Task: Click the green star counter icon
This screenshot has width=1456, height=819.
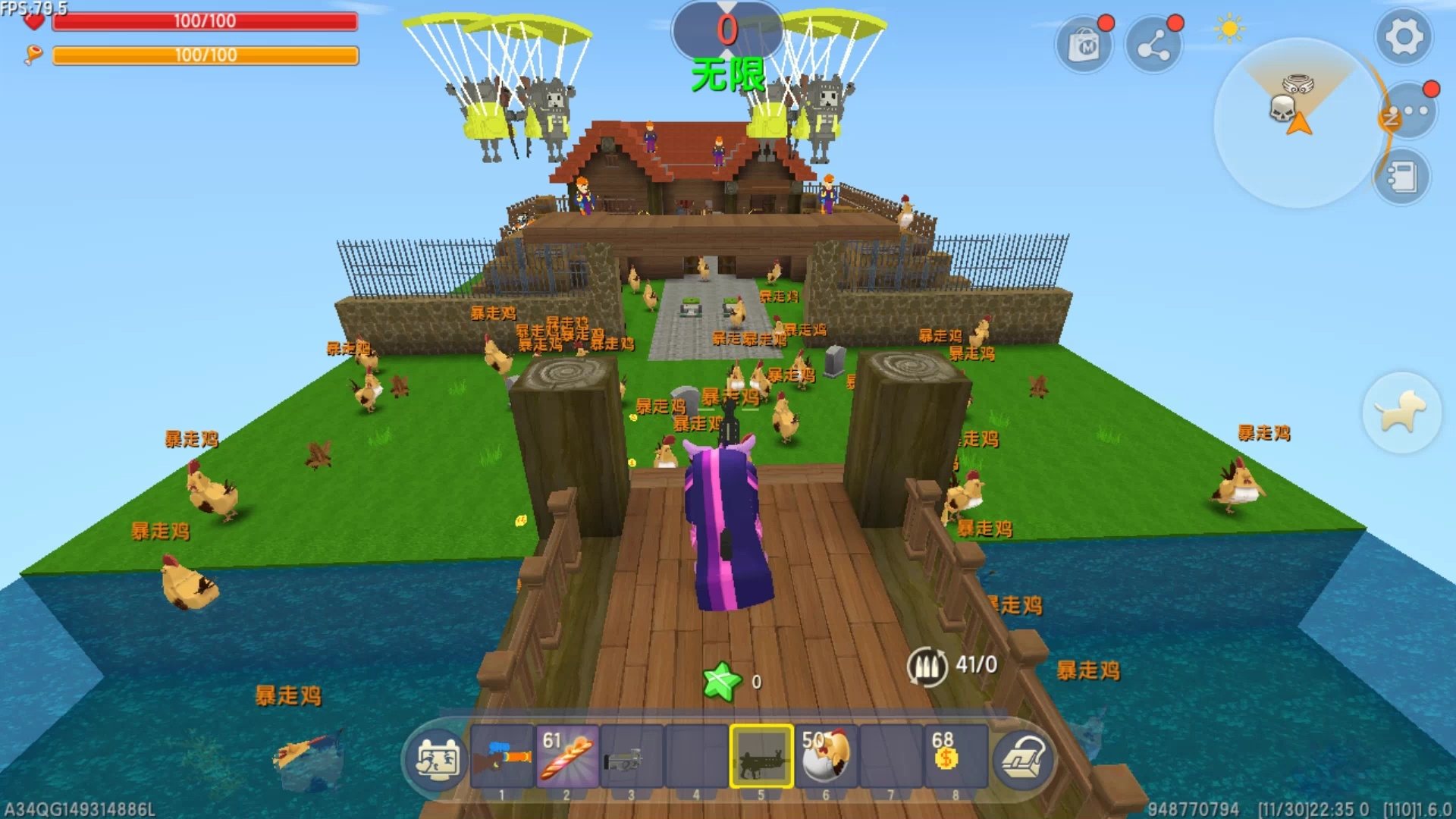Action: click(x=721, y=681)
